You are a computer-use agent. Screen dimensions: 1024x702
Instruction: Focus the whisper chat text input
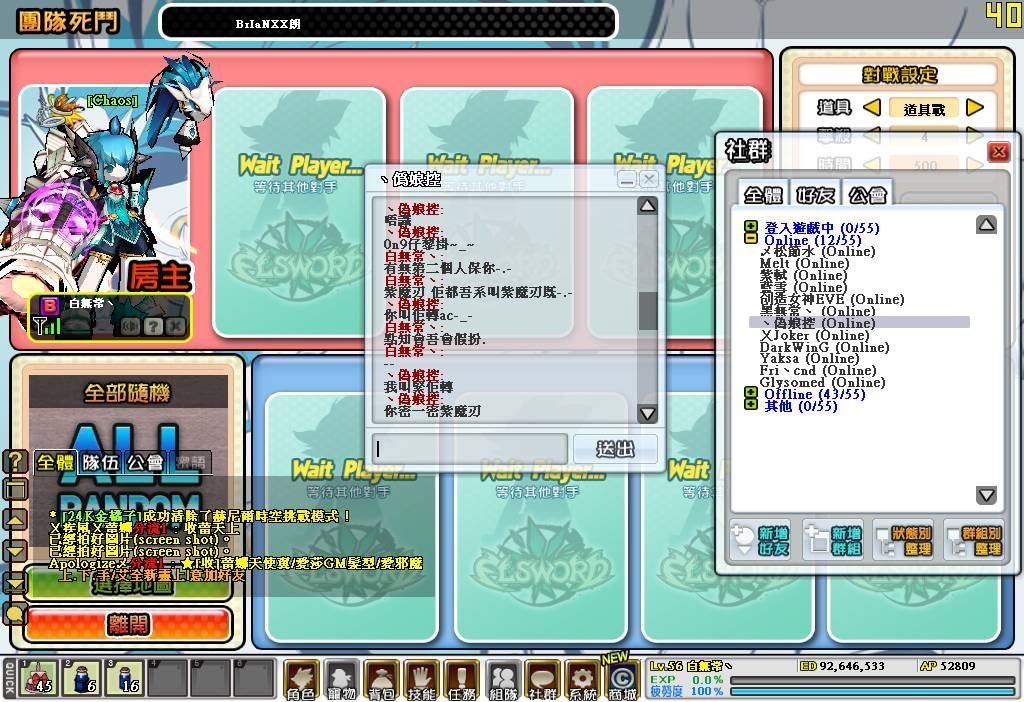(x=469, y=449)
